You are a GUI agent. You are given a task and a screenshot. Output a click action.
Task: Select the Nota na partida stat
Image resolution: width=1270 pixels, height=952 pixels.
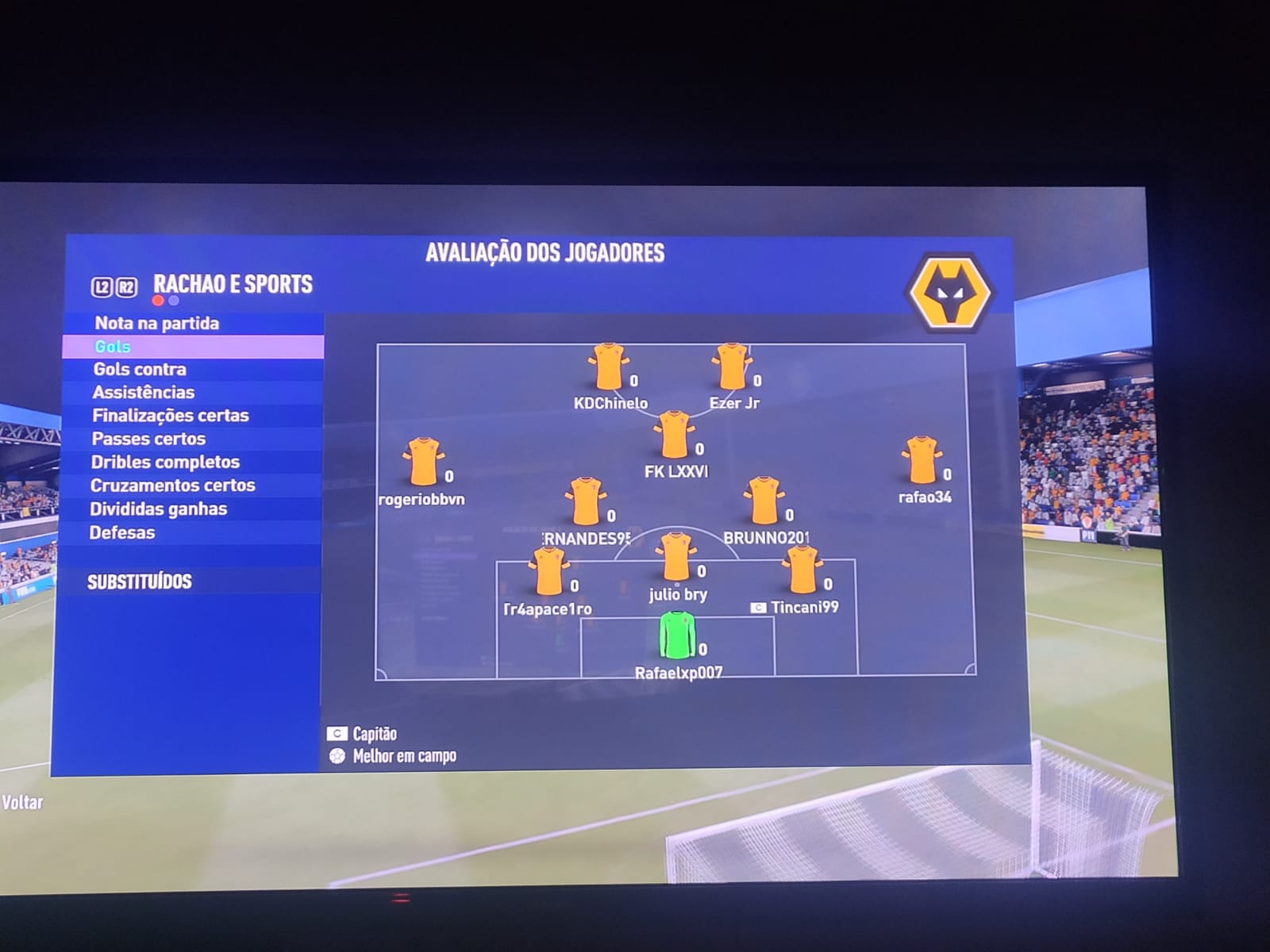point(157,323)
